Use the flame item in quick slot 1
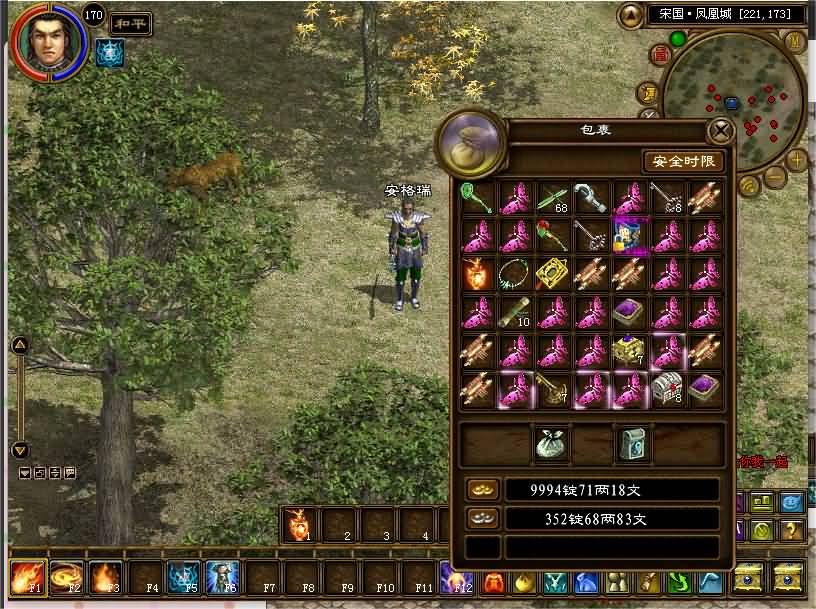816x609 pixels. (x=299, y=523)
